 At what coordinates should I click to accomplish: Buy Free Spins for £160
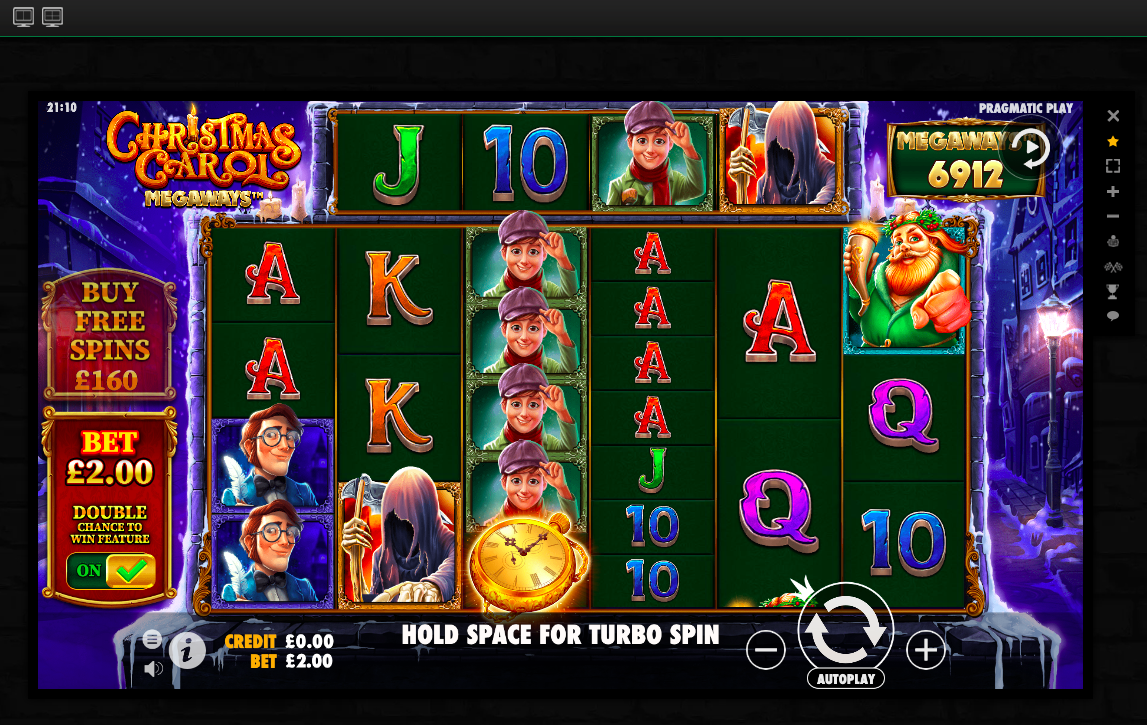click(x=109, y=336)
